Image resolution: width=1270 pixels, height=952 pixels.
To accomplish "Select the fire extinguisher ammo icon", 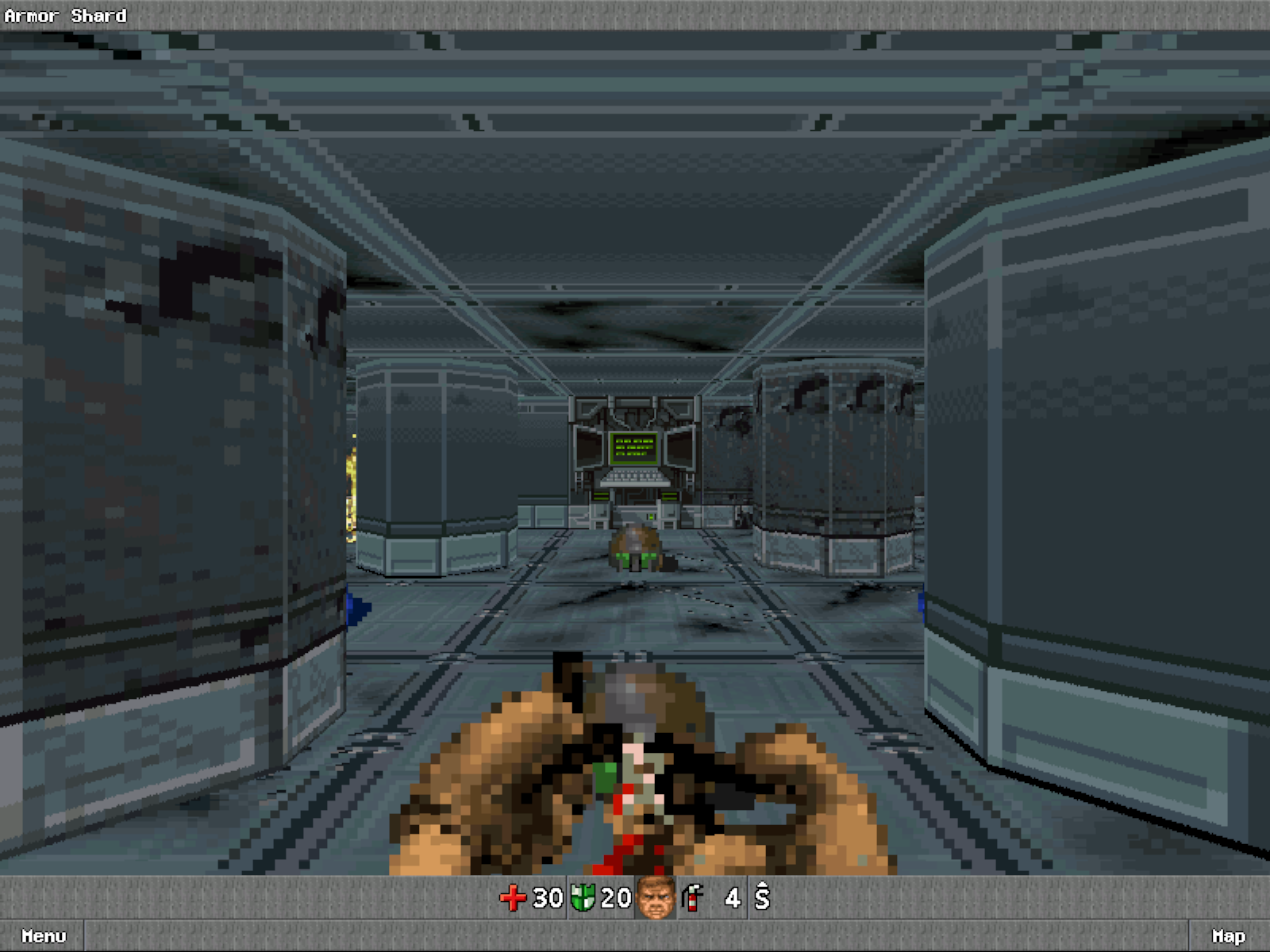I will point(691,899).
